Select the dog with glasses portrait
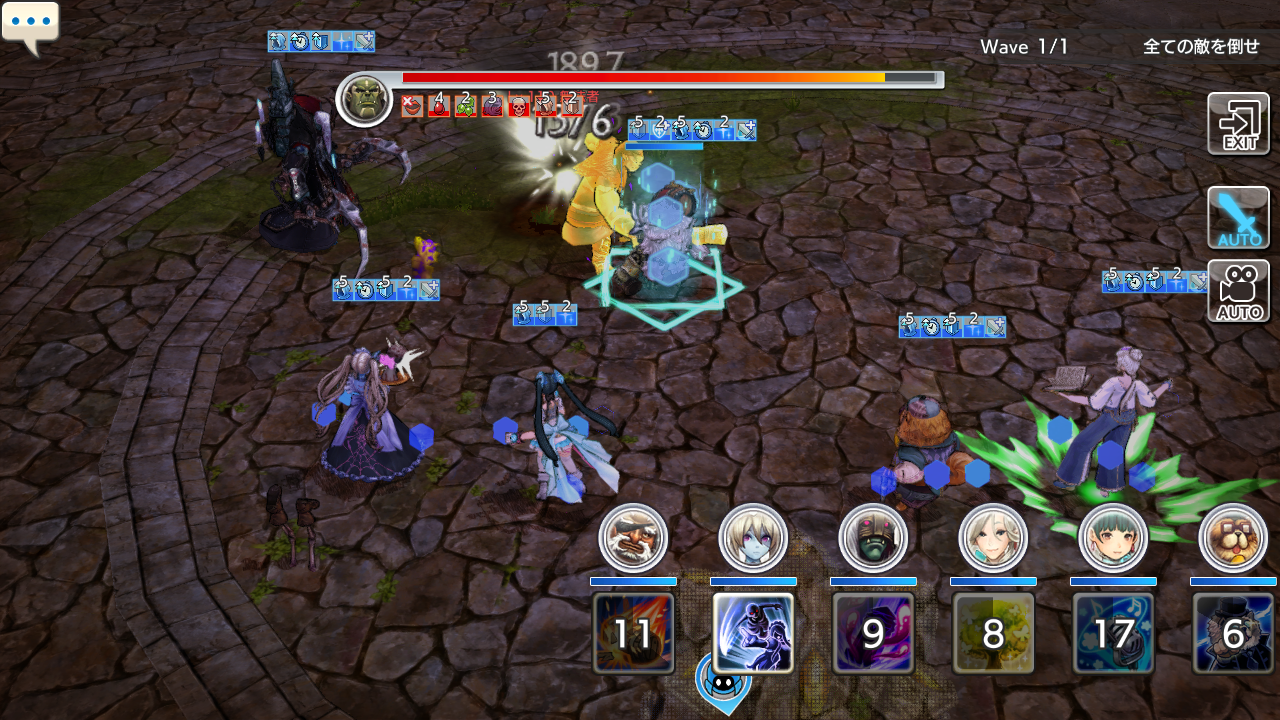The height and width of the screenshot is (720, 1280). tap(1232, 538)
